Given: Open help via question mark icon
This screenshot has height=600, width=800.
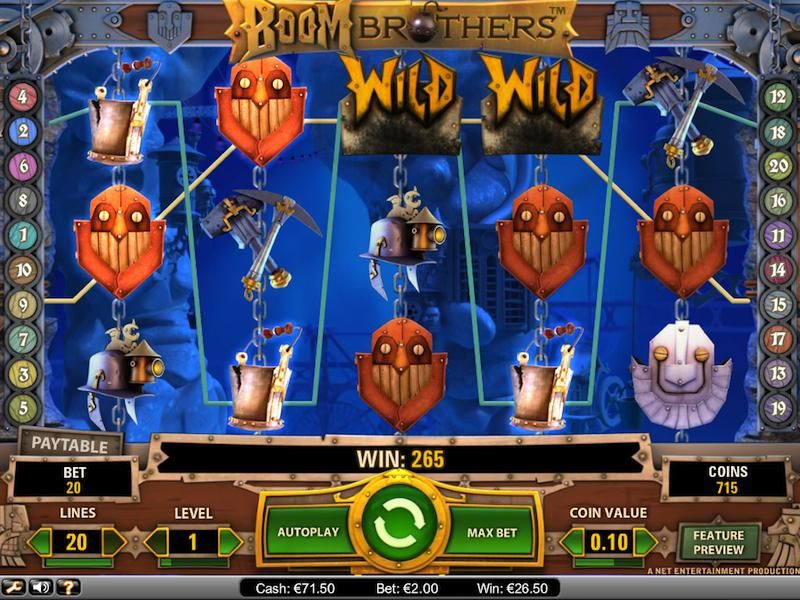Looking at the screenshot, I should coord(68,587).
